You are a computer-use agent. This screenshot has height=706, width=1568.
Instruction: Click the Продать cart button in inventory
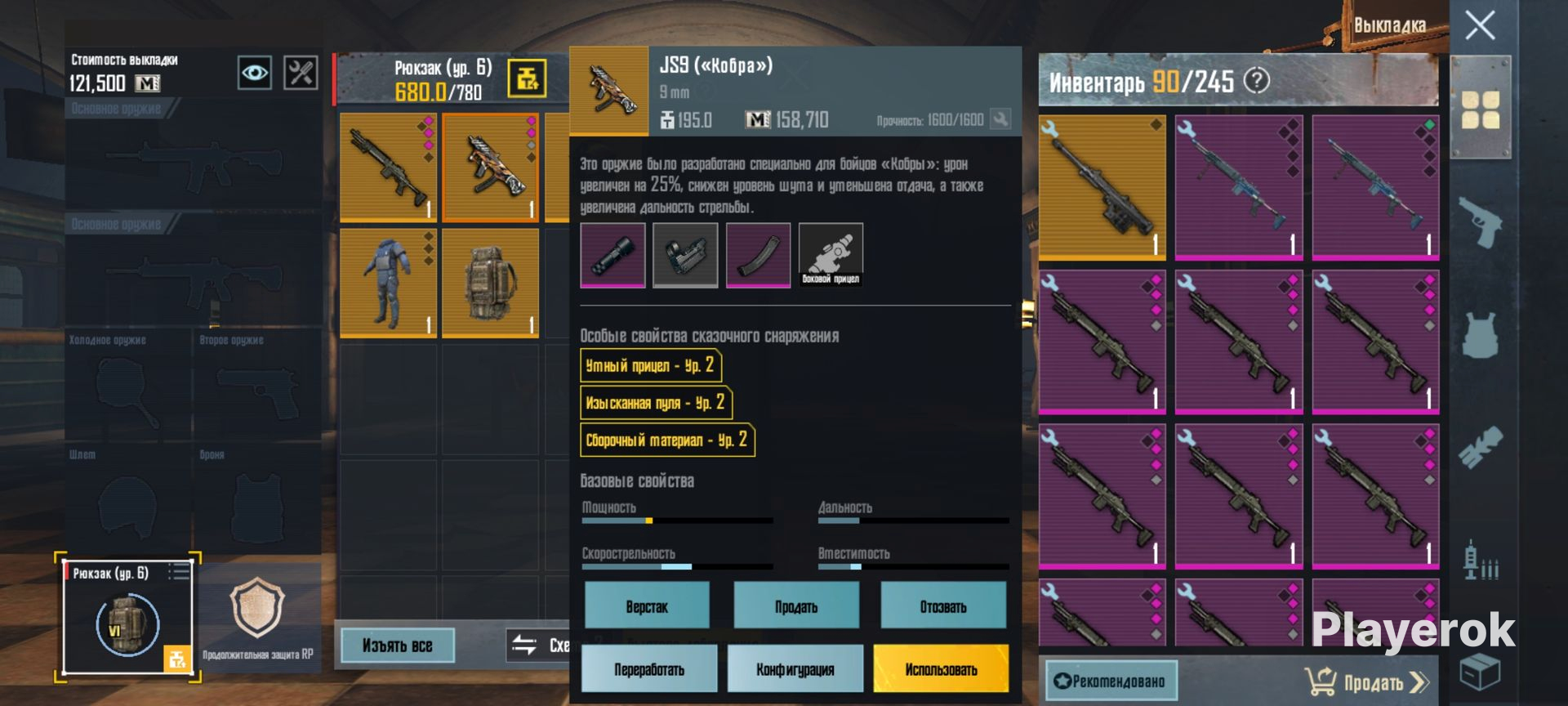pos(1366,681)
